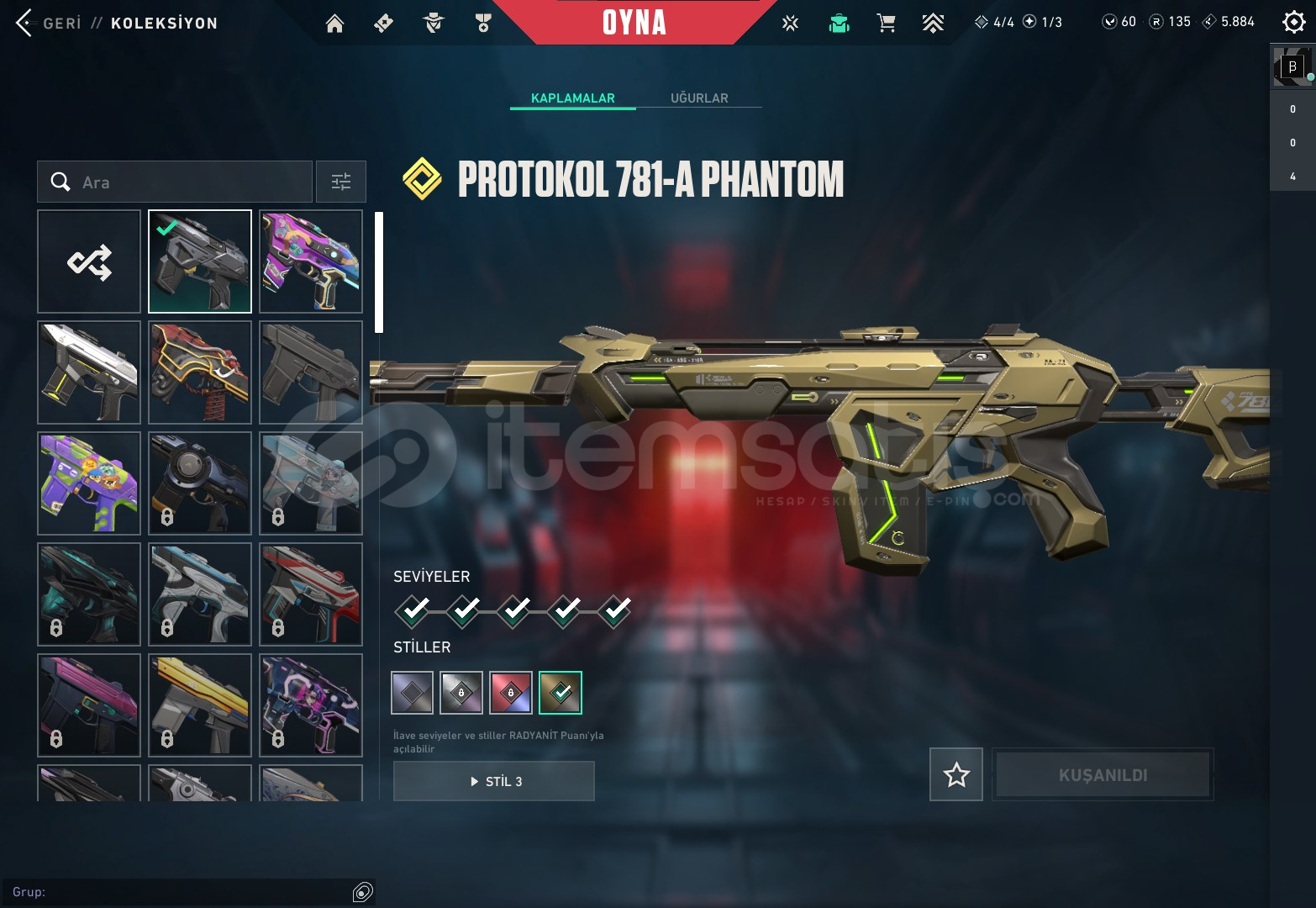The image size is (1316, 908).
Task: Open the player card avatar
Action: click(x=1292, y=67)
